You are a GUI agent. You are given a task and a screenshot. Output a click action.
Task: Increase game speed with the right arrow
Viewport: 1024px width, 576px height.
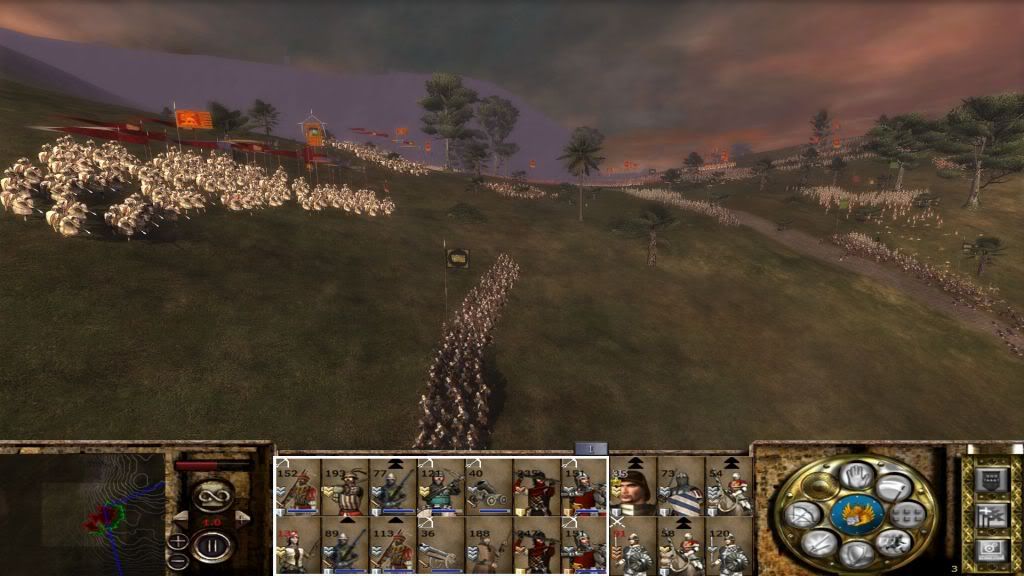coord(240,519)
